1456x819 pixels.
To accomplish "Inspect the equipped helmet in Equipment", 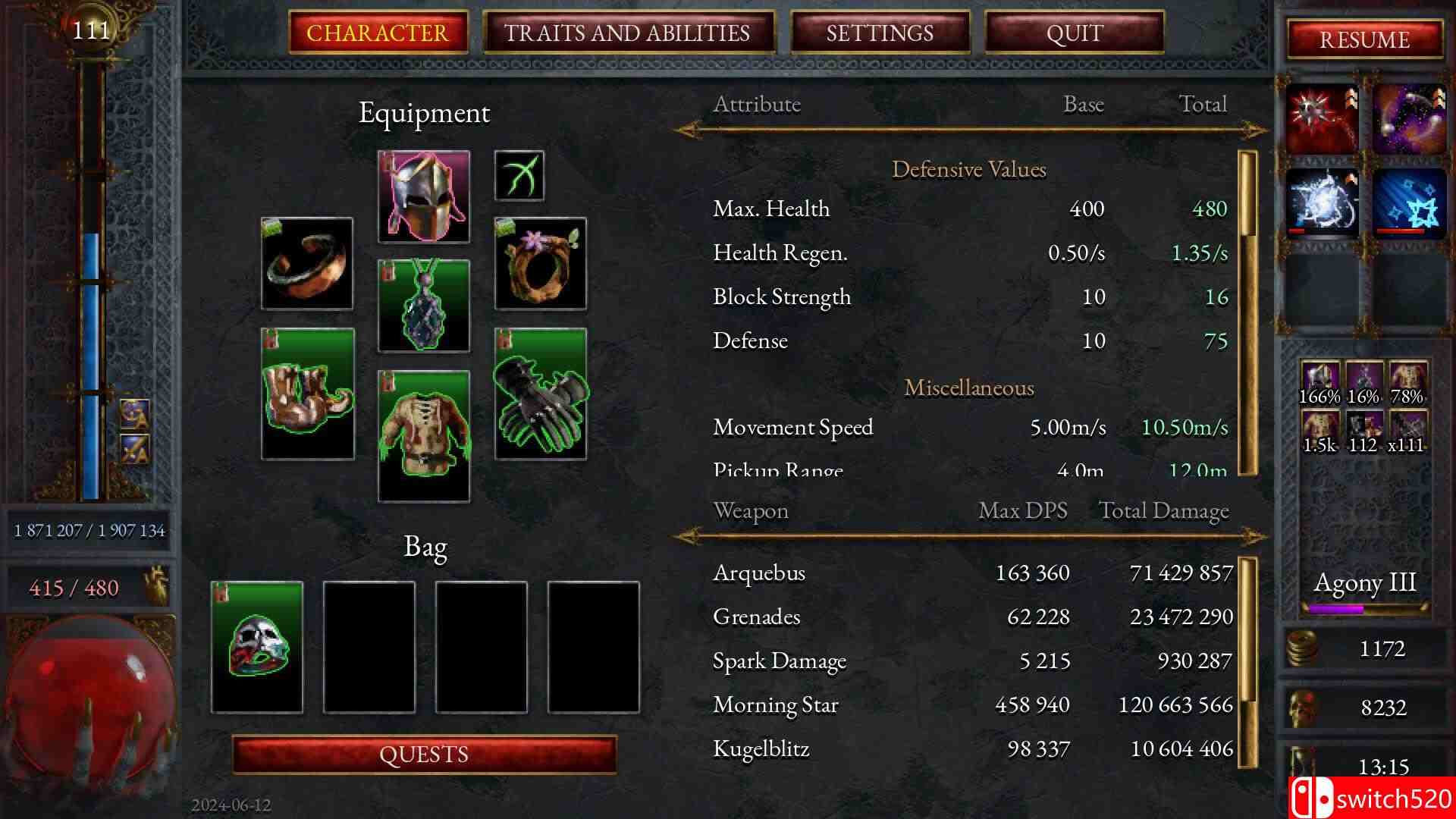I will tap(422, 197).
